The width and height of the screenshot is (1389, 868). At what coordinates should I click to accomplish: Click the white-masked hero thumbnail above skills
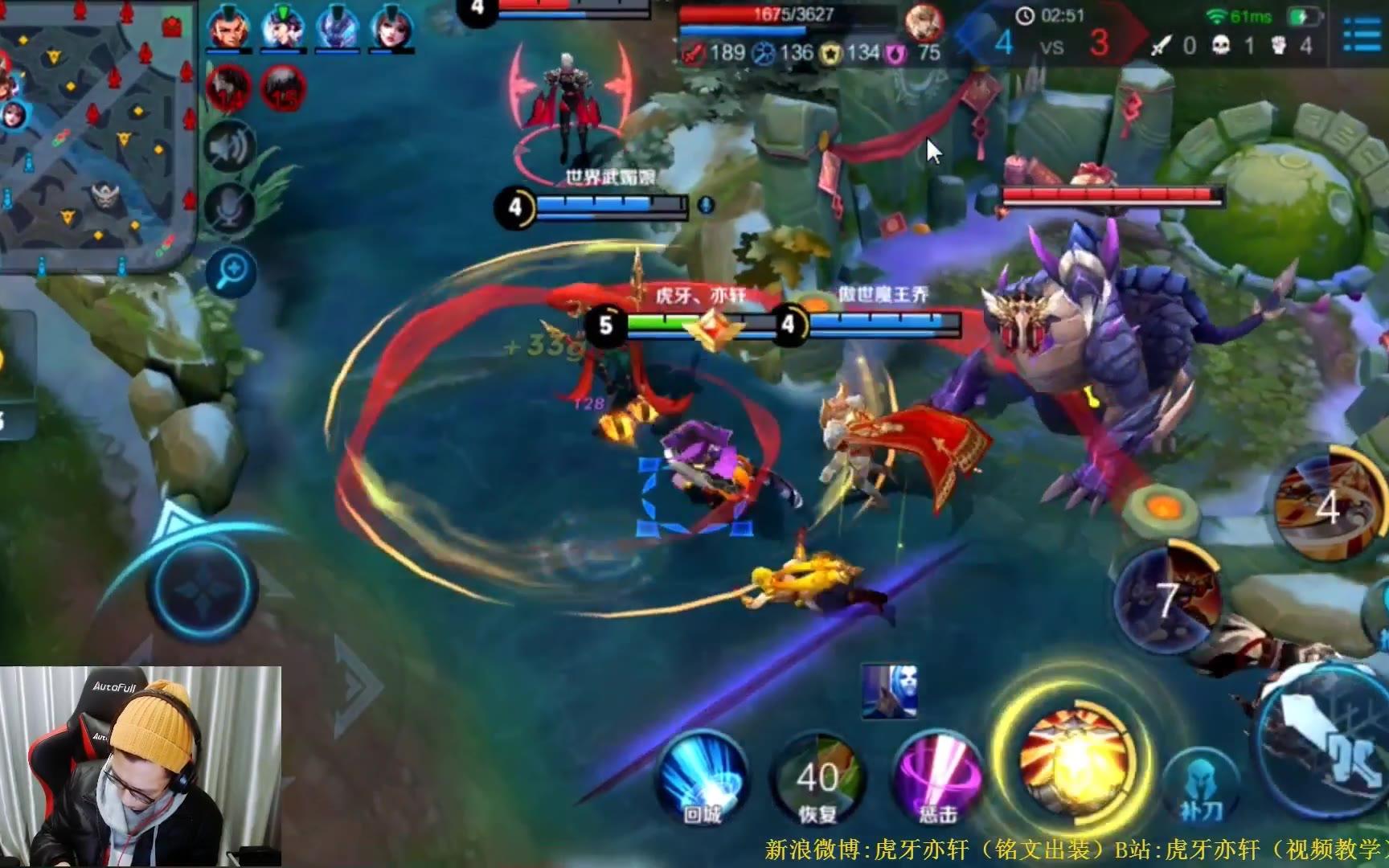[889, 690]
